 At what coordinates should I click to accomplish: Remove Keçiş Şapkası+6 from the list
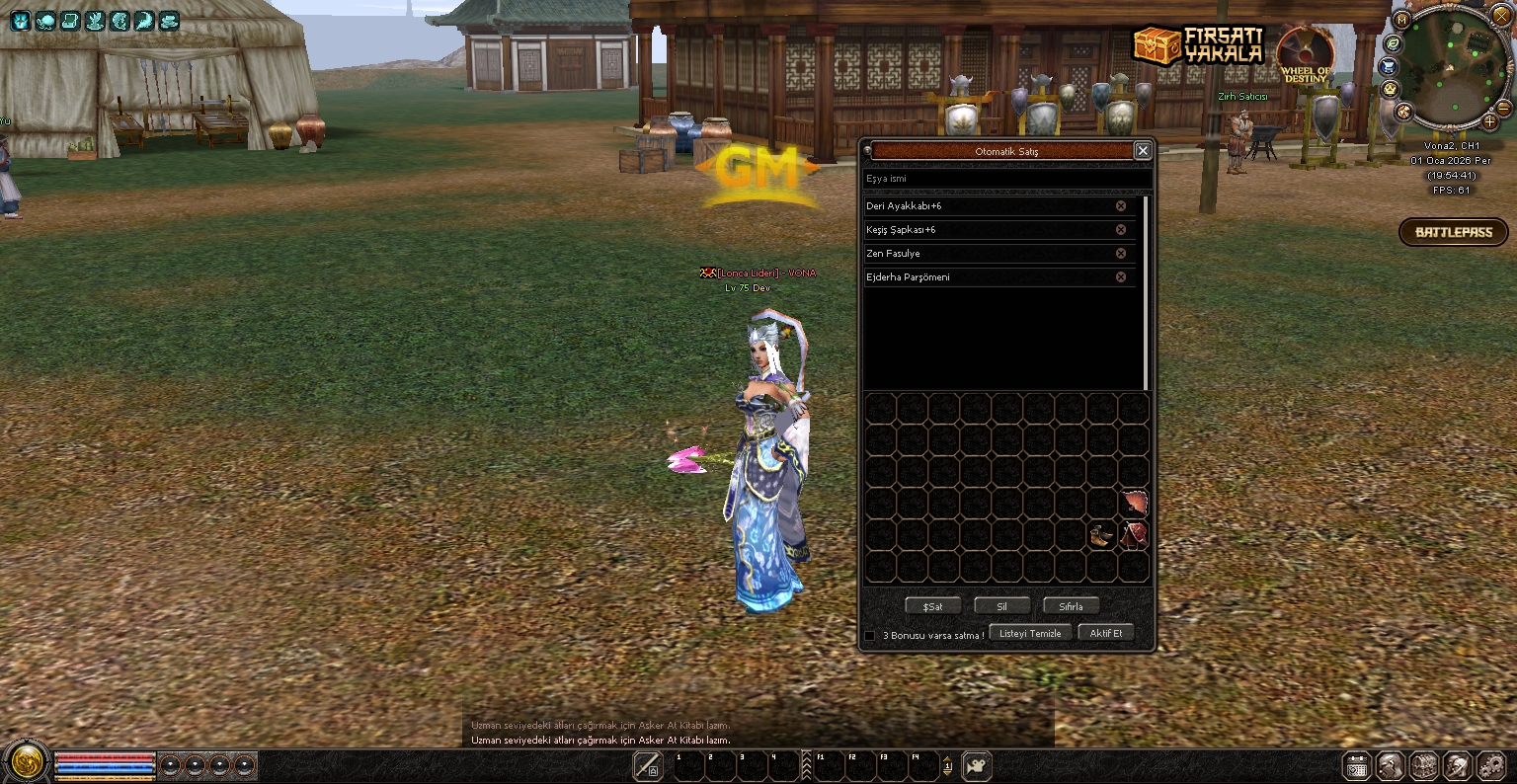(1121, 230)
